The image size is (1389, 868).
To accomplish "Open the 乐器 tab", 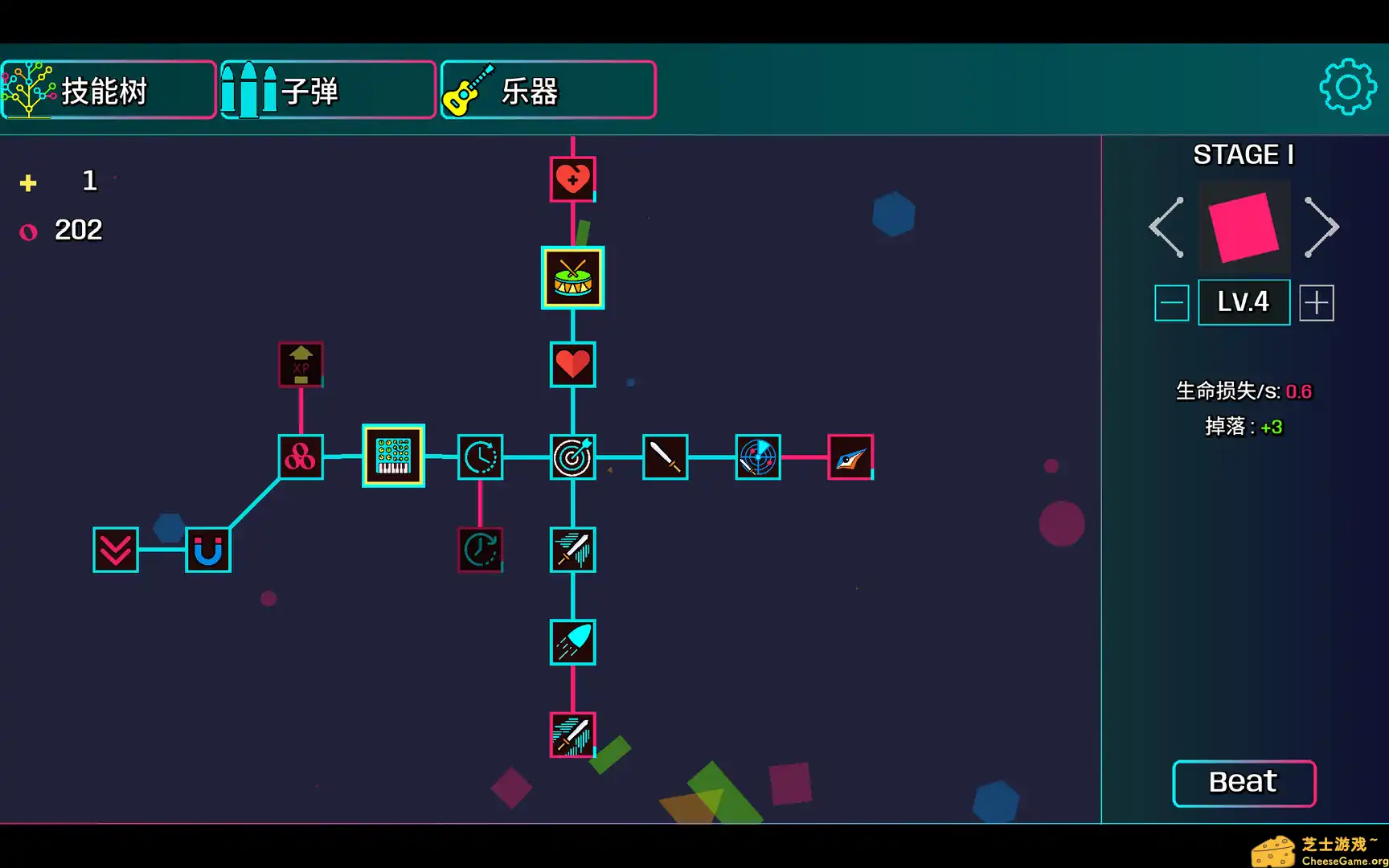I will [547, 90].
